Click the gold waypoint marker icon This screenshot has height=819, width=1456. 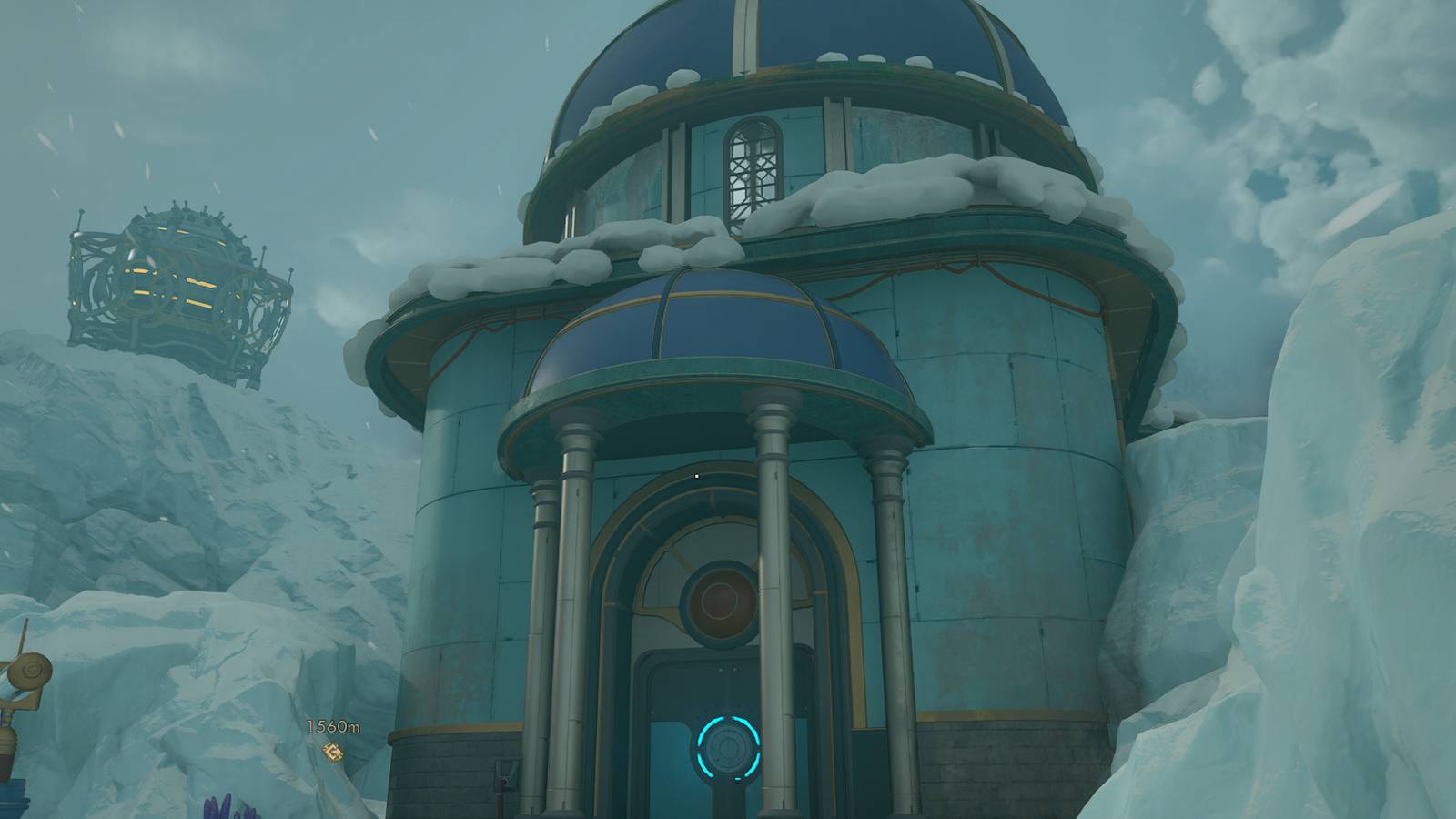pyautogui.click(x=333, y=751)
